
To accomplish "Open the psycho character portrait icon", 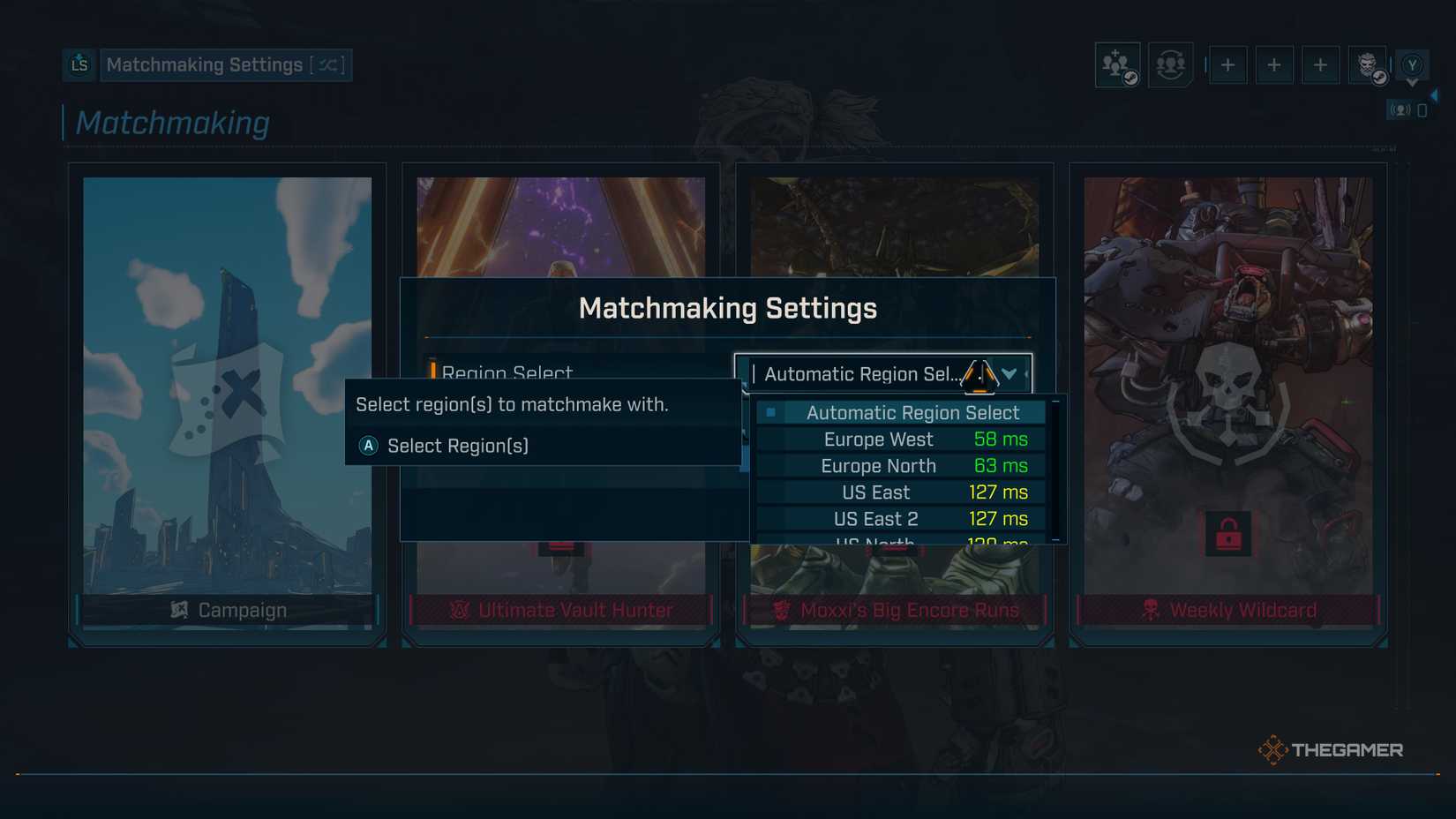I will pos(1367,64).
